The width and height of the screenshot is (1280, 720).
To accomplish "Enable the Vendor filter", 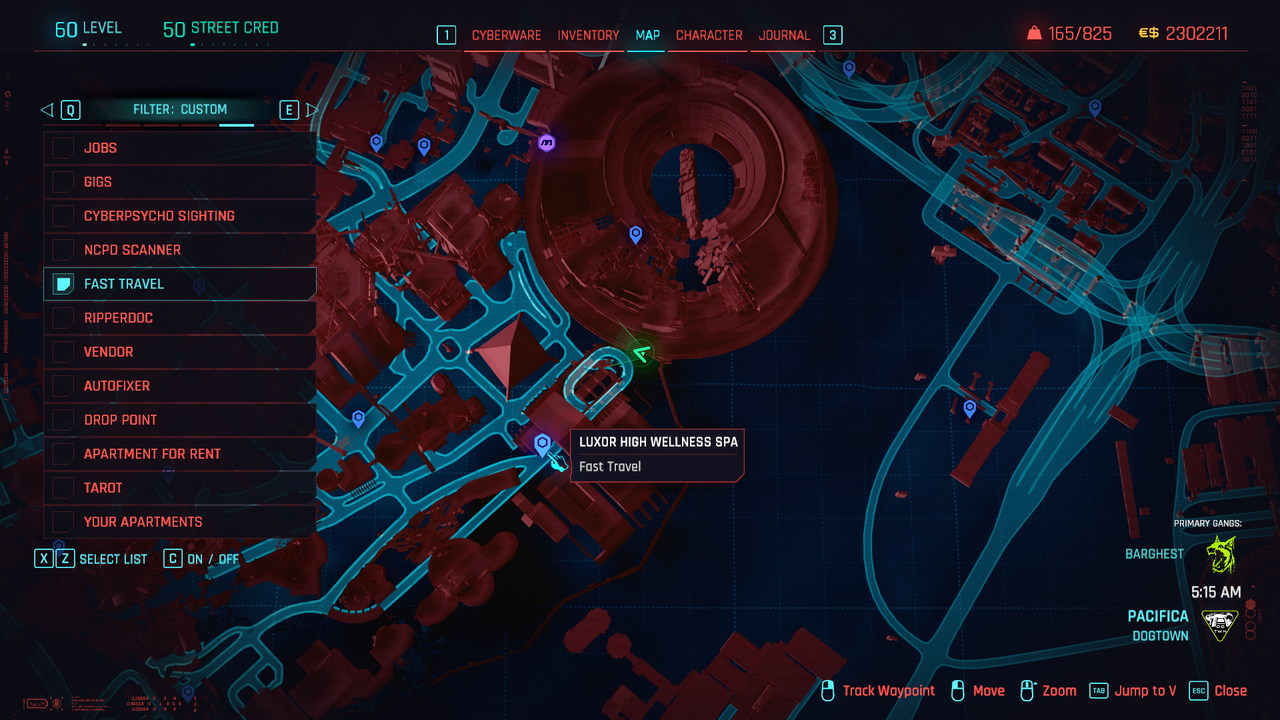I will 64,352.
